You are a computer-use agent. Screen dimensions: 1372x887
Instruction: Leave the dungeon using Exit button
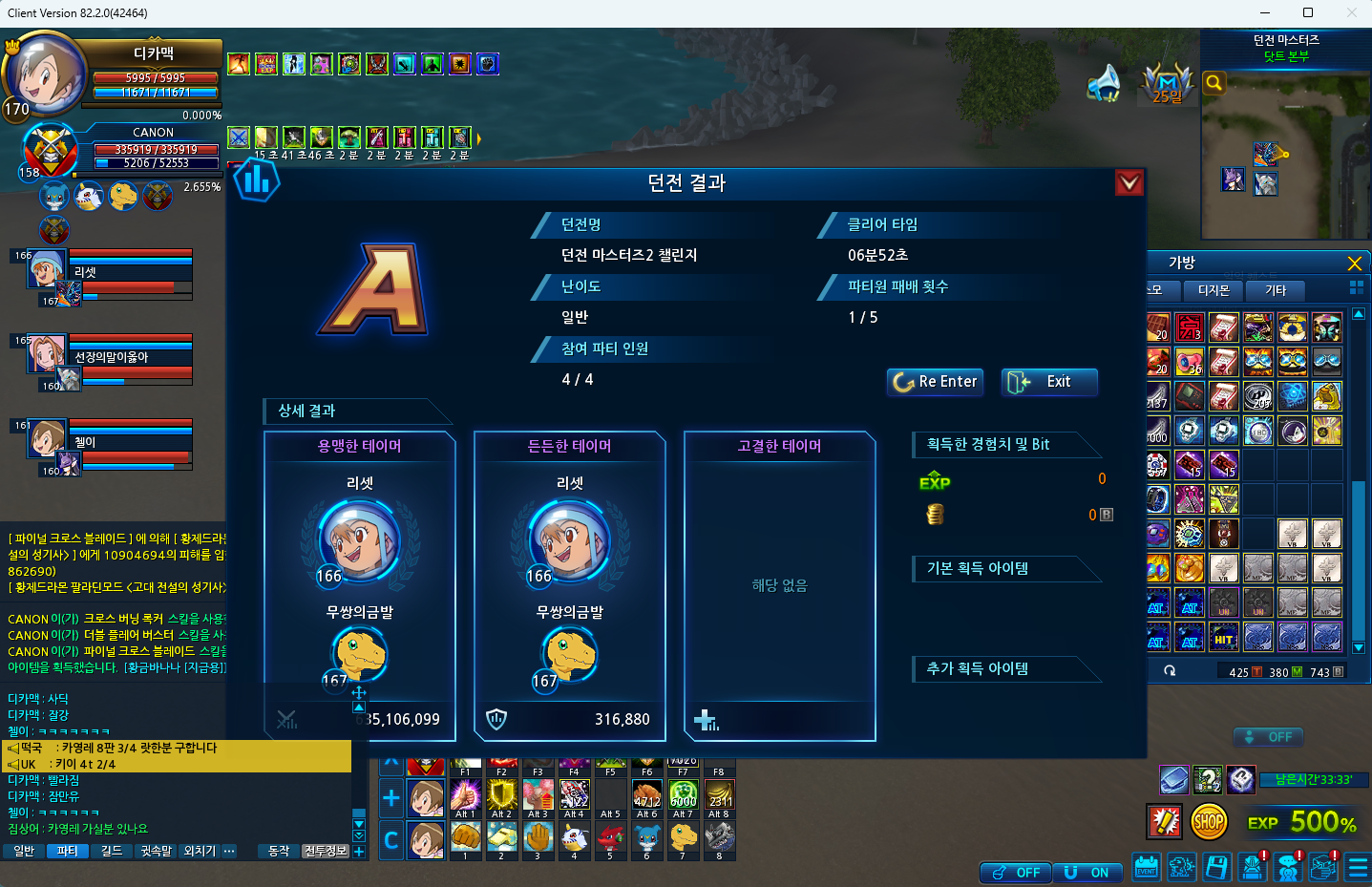pos(1048,382)
